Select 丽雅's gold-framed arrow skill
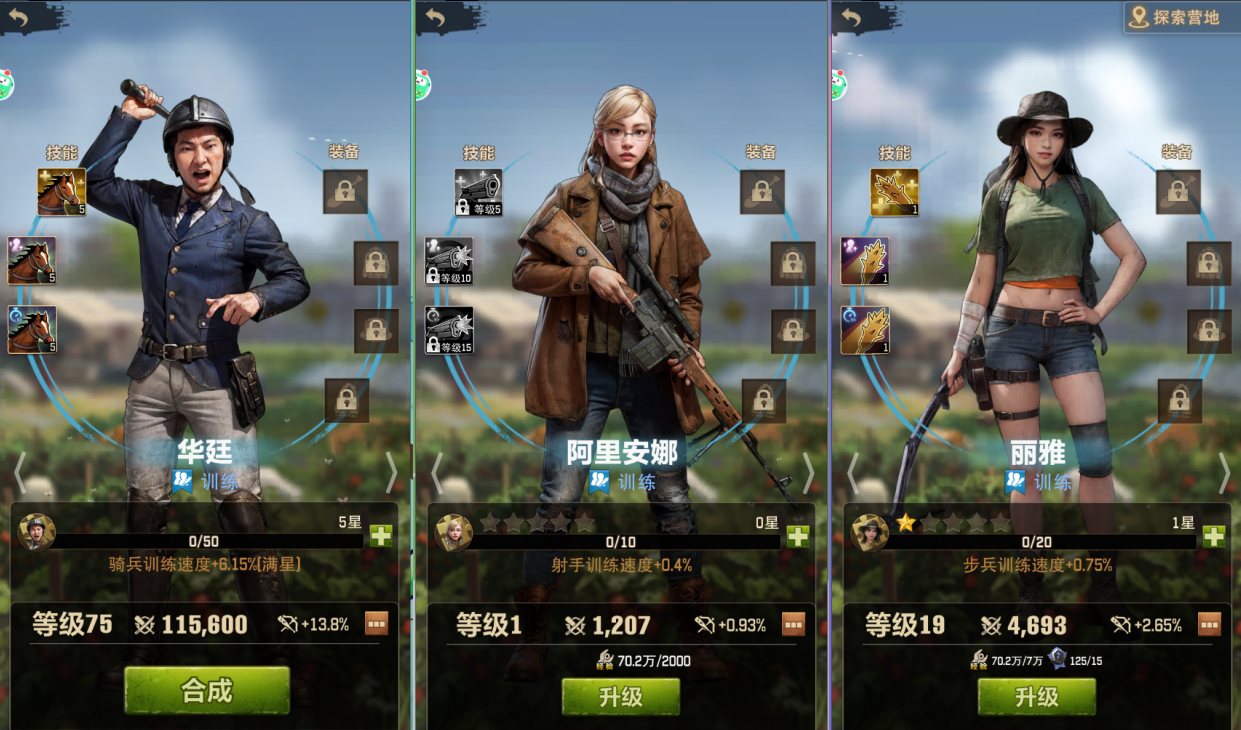The width and height of the screenshot is (1241, 730). pyautogui.click(x=894, y=191)
